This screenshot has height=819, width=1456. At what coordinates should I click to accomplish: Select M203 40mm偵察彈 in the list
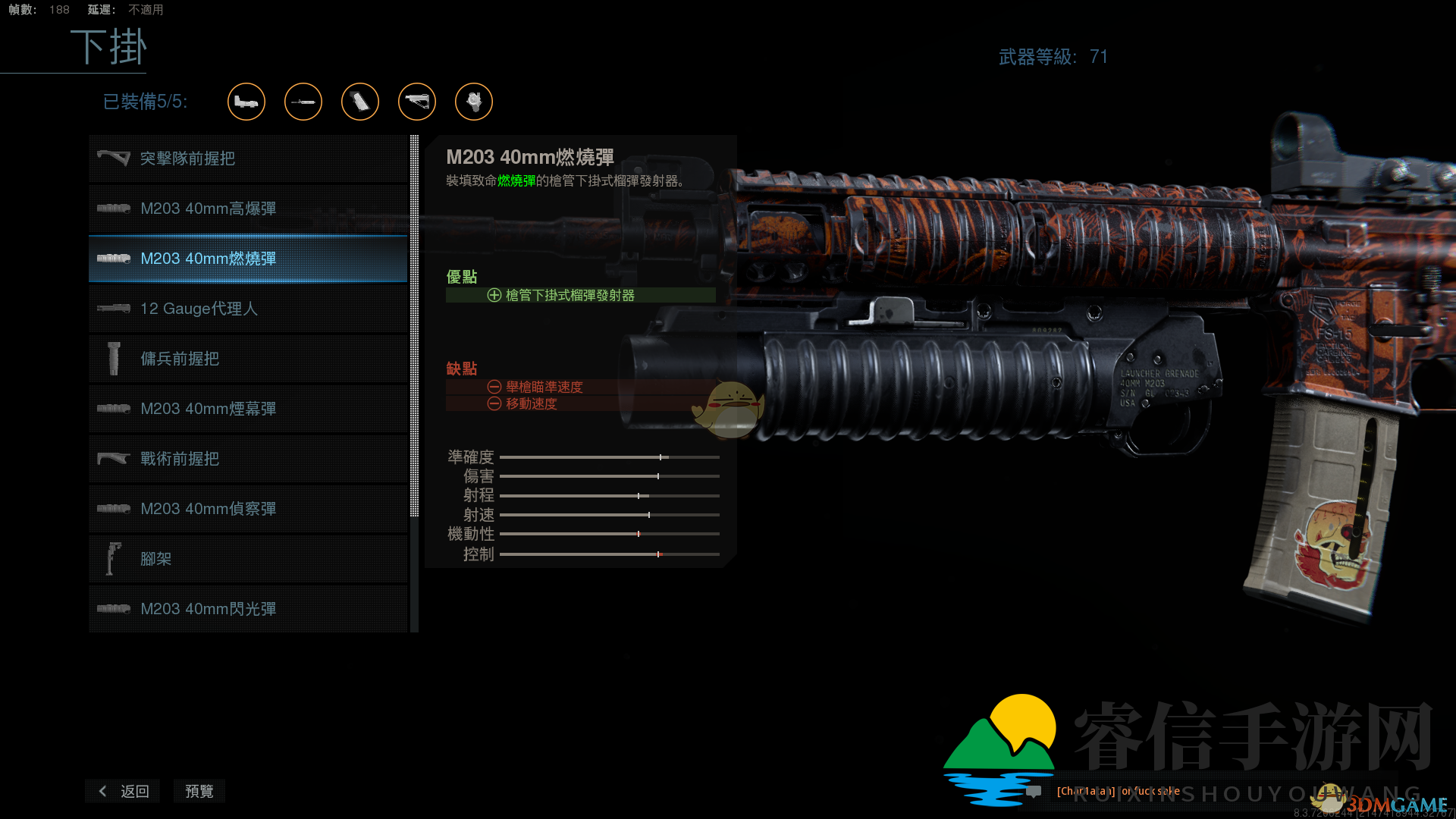tap(248, 509)
